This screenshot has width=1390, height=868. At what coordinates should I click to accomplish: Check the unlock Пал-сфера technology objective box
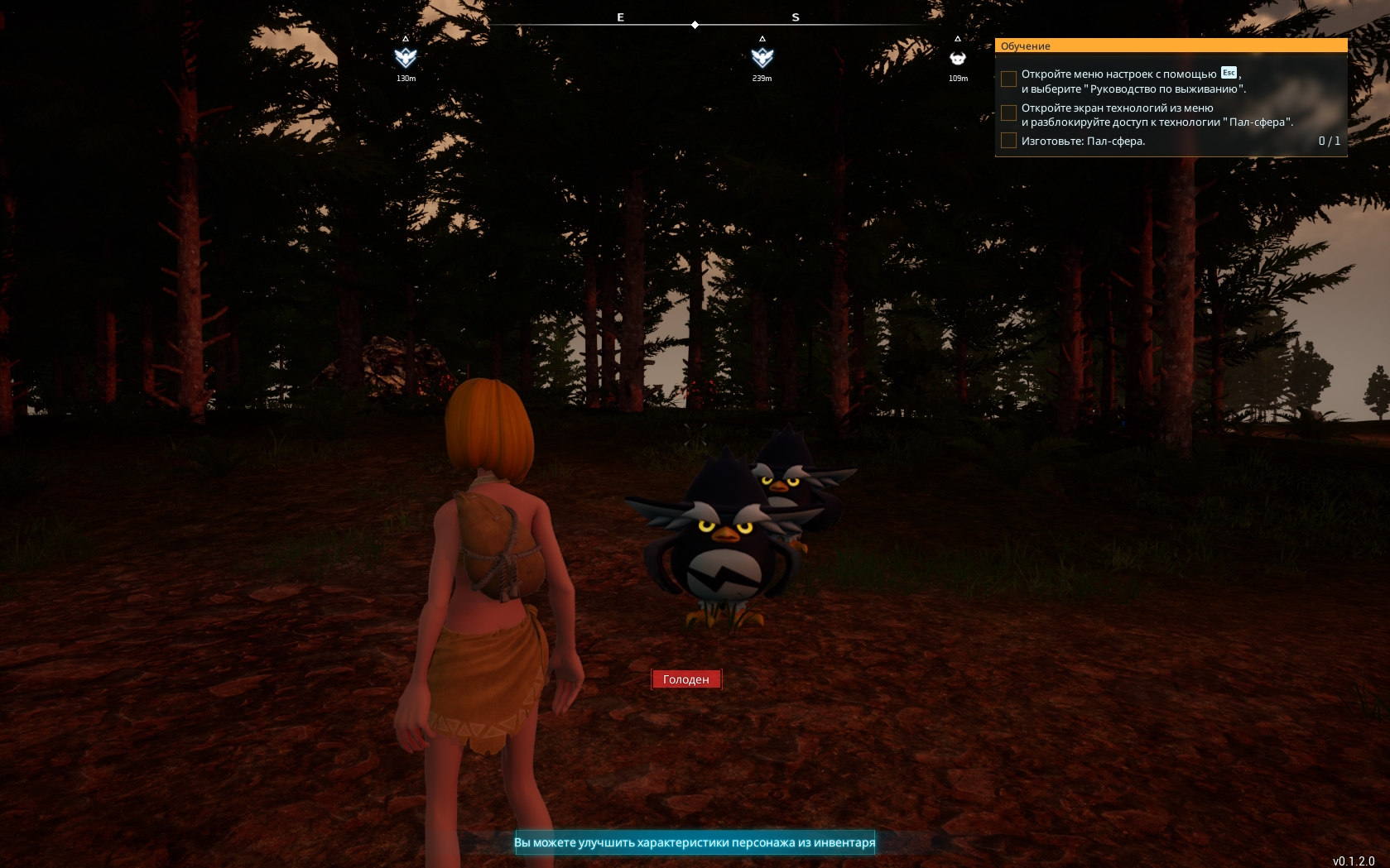tap(1008, 113)
